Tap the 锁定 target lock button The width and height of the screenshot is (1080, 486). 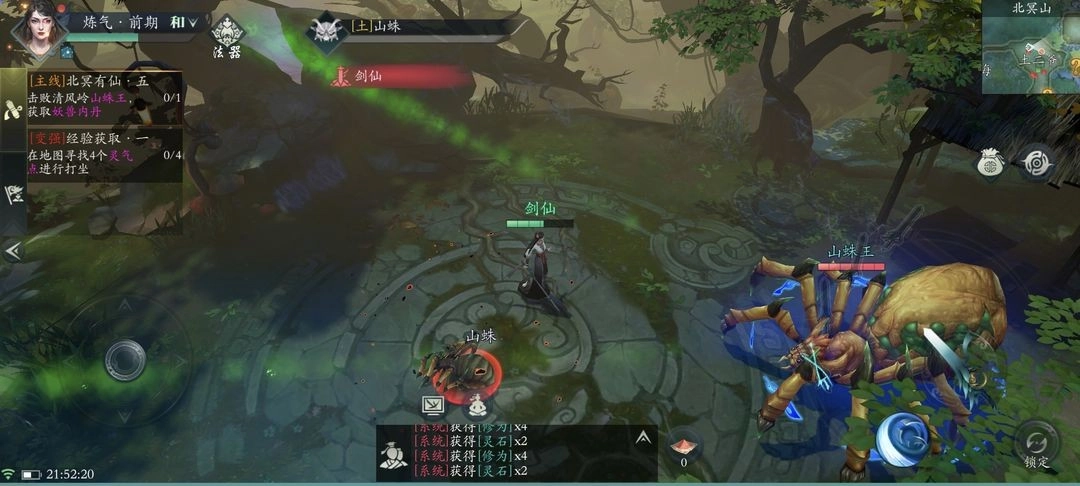(1037, 443)
